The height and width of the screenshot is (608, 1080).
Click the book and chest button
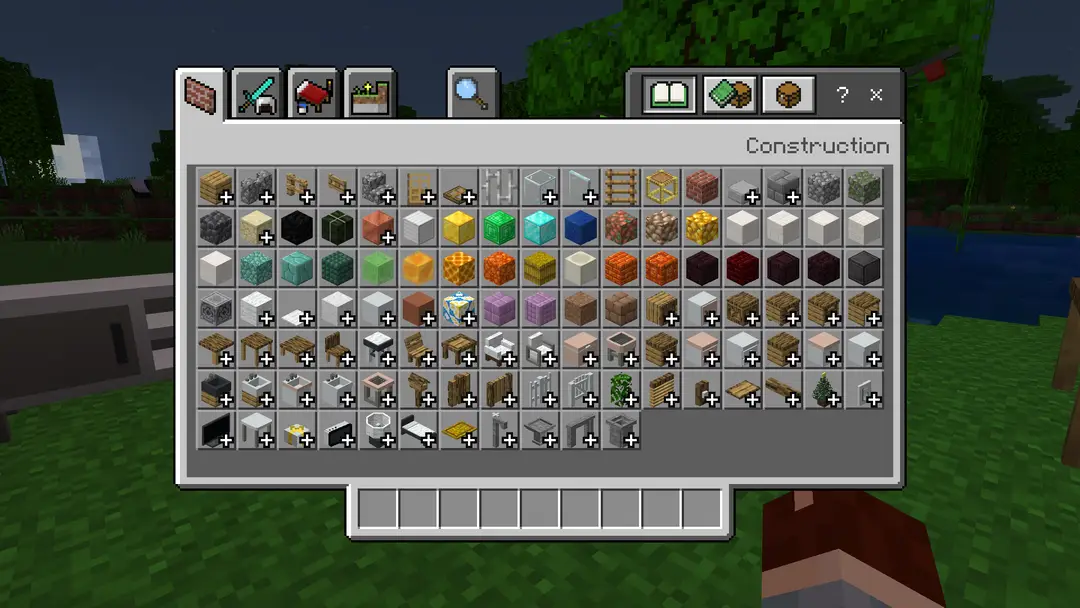[x=729, y=95]
